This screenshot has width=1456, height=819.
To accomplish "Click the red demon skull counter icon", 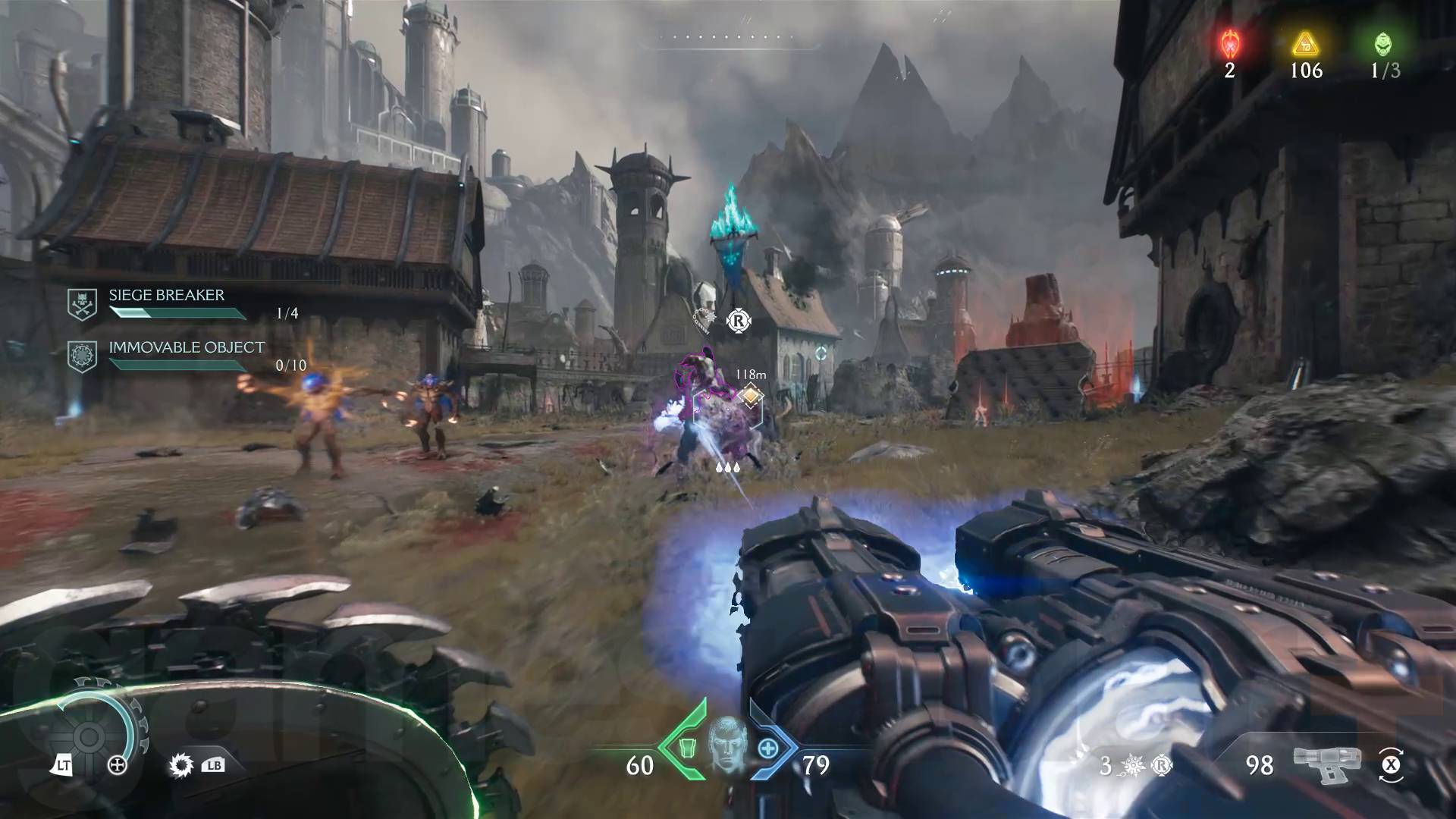I will 1229,44.
